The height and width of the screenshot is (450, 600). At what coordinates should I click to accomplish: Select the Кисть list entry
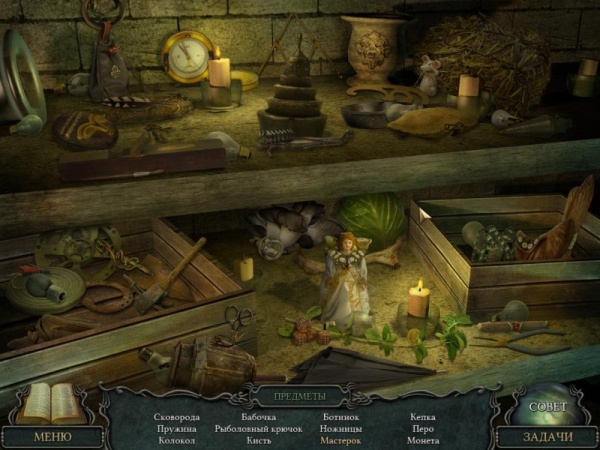click(x=258, y=440)
